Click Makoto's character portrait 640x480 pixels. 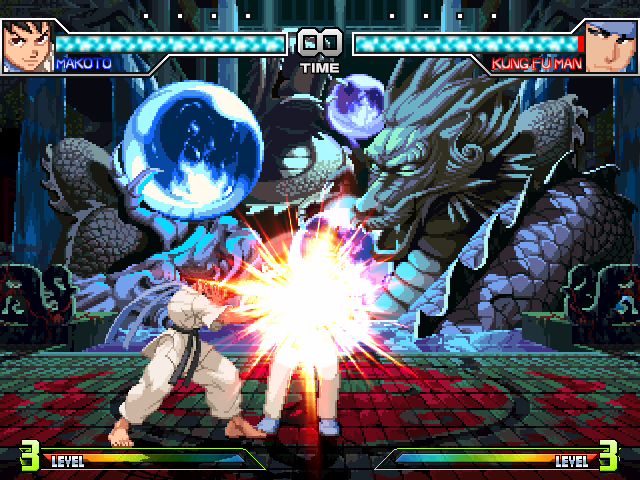[x=26, y=46]
